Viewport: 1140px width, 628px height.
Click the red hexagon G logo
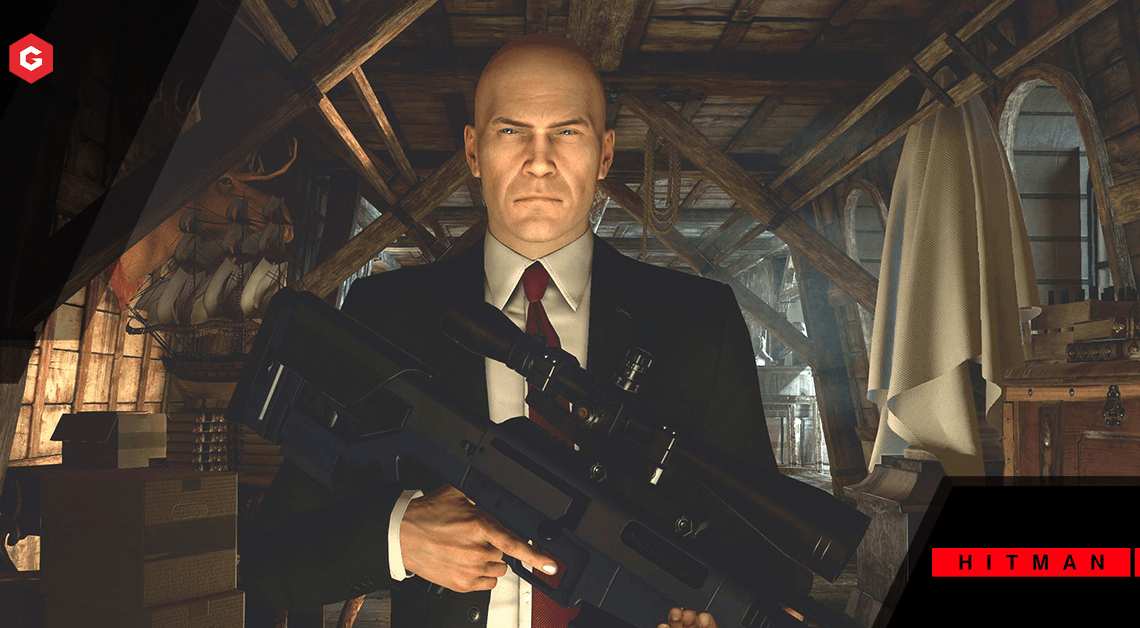31,58
